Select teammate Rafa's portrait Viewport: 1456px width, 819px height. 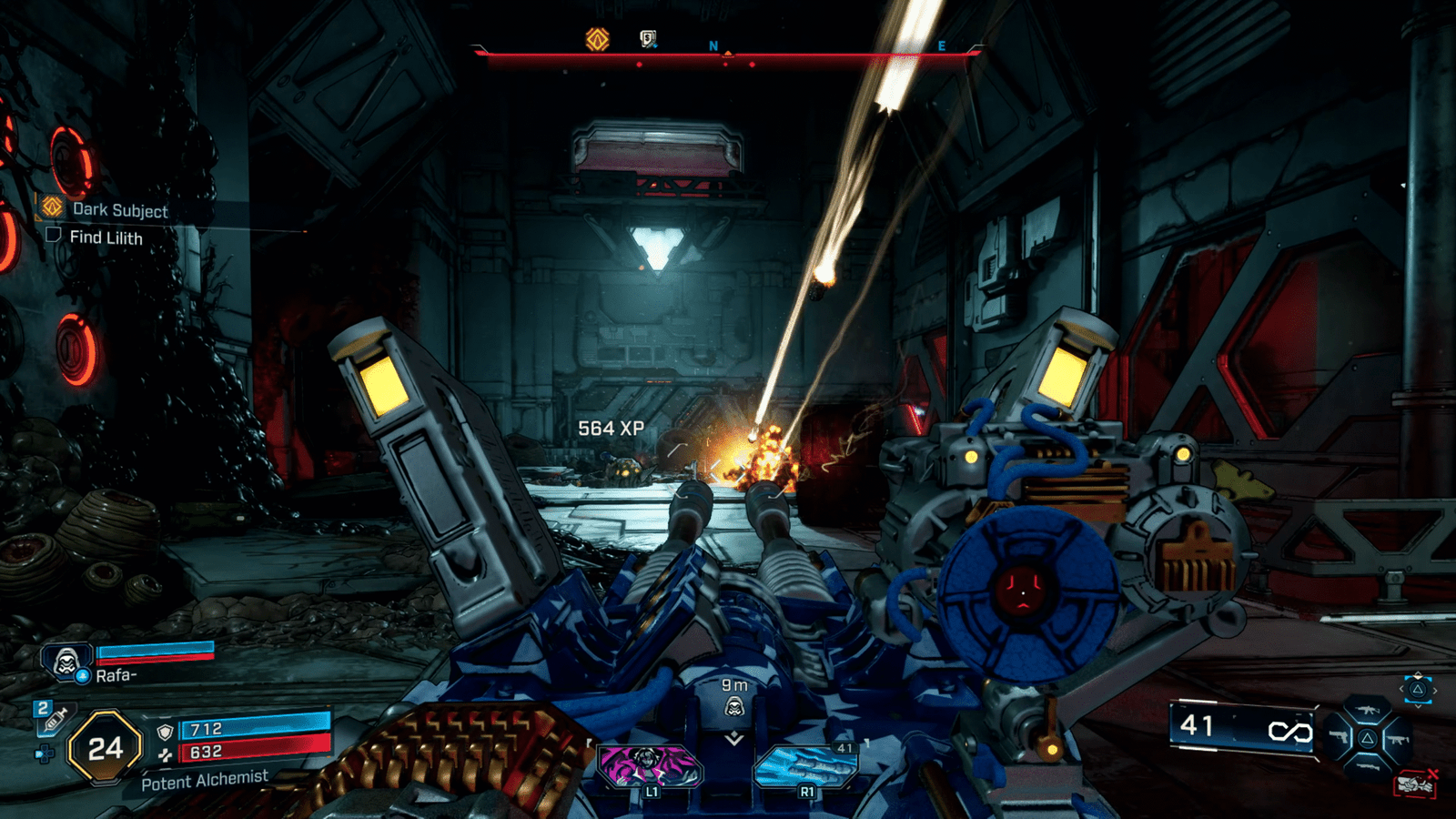pos(66,662)
